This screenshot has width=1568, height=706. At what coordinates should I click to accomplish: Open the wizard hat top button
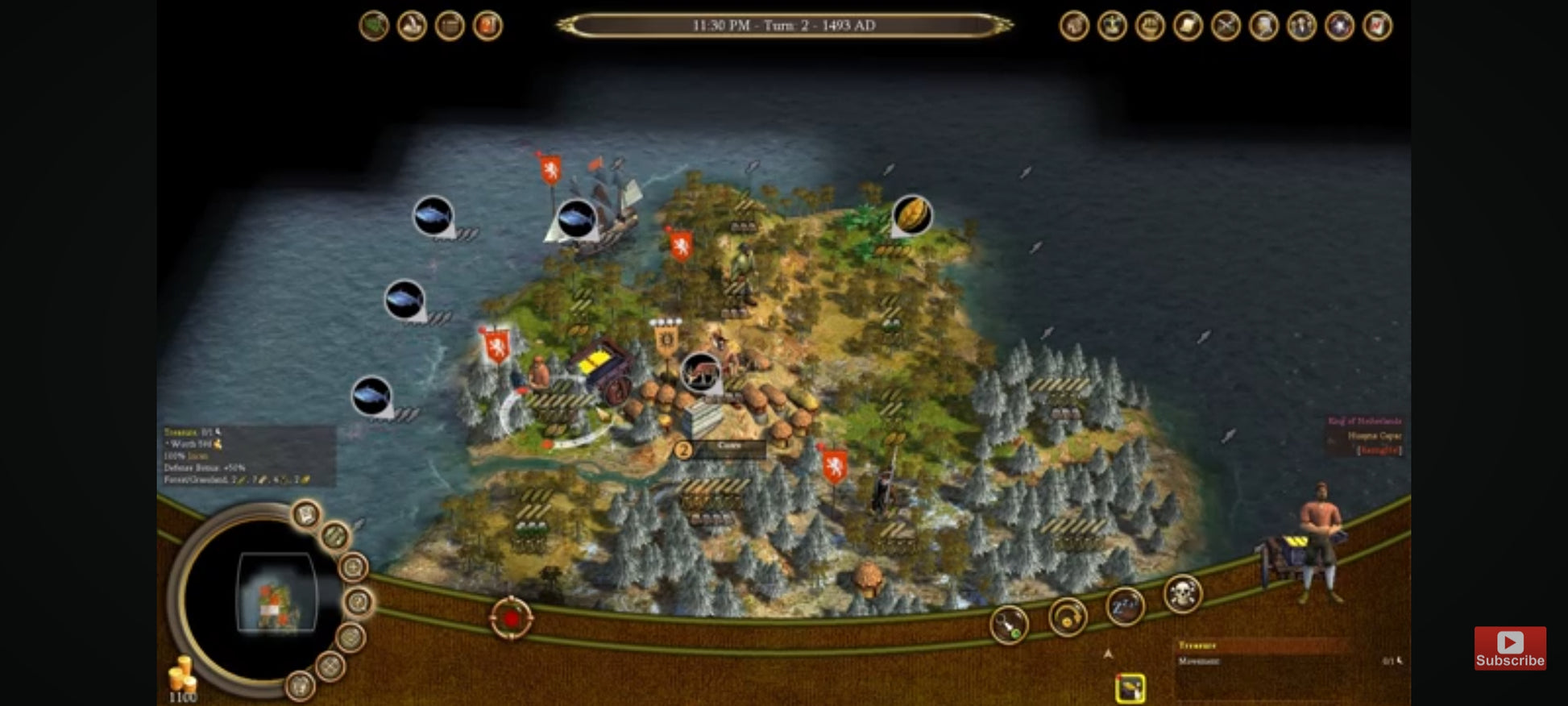click(x=412, y=26)
